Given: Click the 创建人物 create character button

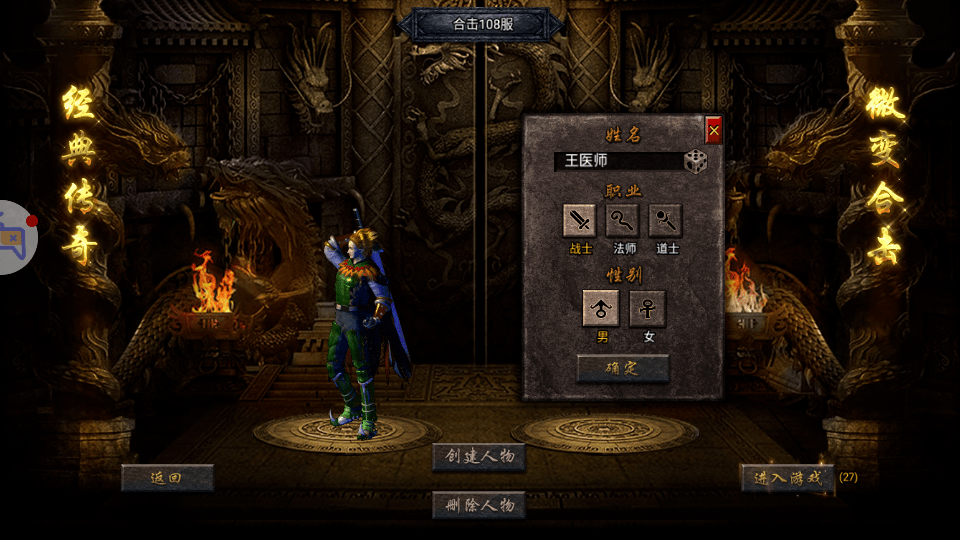Looking at the screenshot, I should [x=480, y=457].
